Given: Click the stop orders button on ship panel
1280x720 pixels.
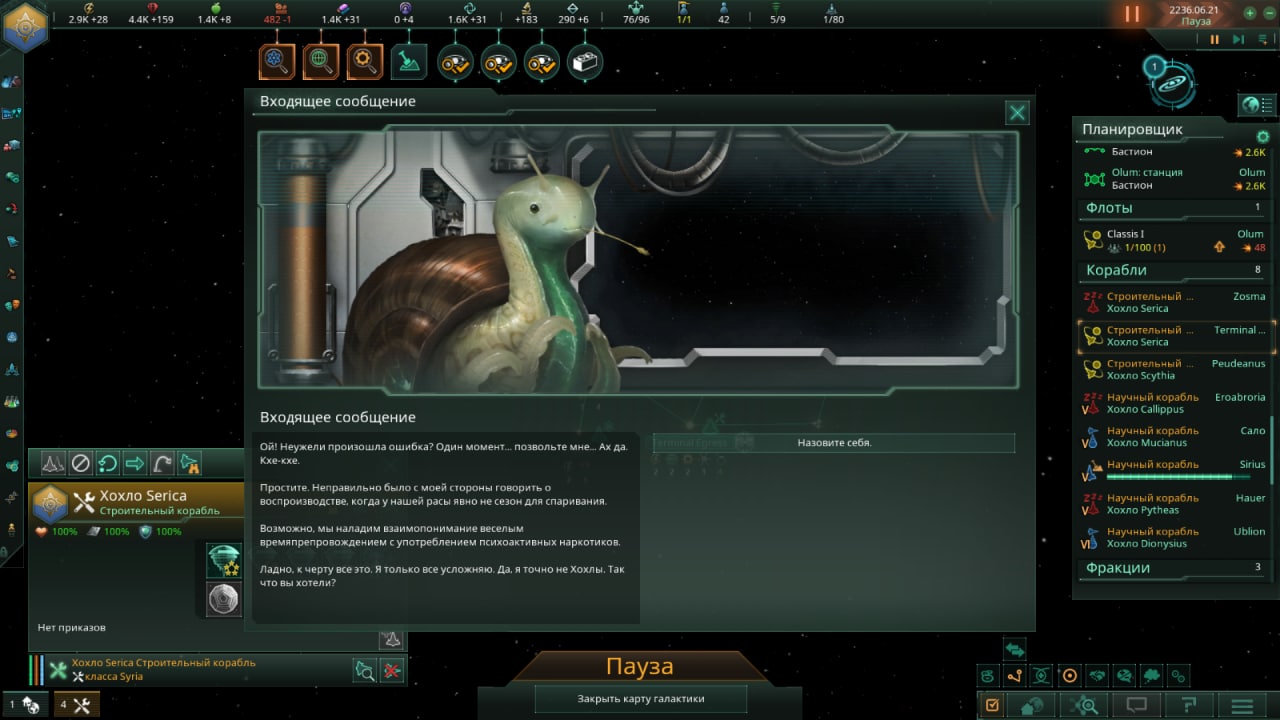Looking at the screenshot, I should pyautogui.click(x=81, y=463).
